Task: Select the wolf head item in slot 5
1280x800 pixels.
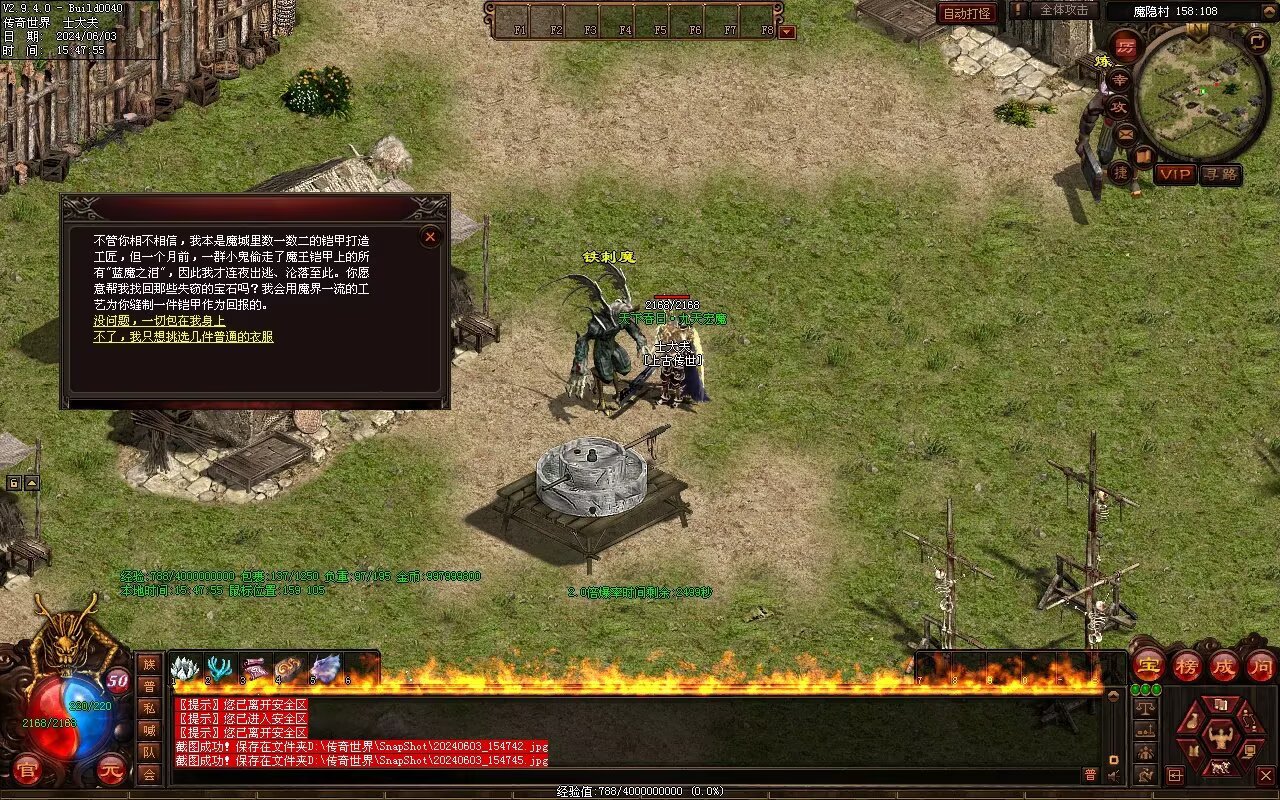Action: pos(326,668)
